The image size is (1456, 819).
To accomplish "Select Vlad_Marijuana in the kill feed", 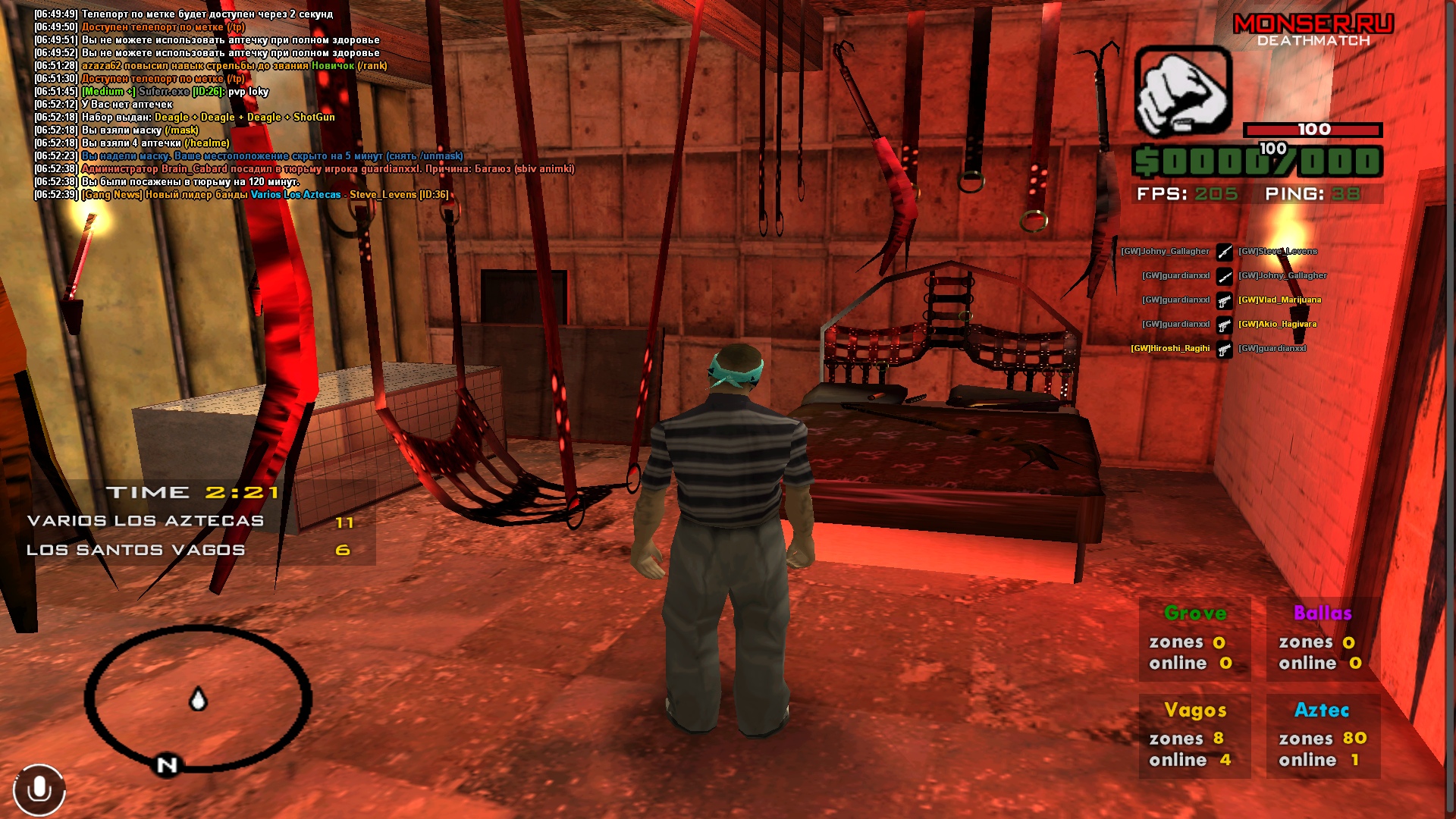I will (1280, 300).
